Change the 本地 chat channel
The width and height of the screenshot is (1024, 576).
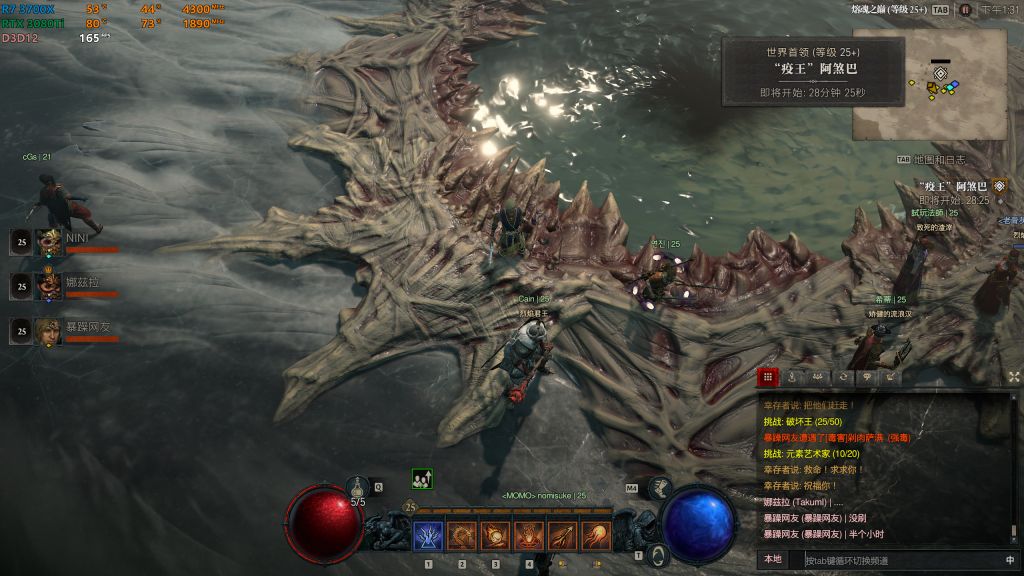pos(773,560)
